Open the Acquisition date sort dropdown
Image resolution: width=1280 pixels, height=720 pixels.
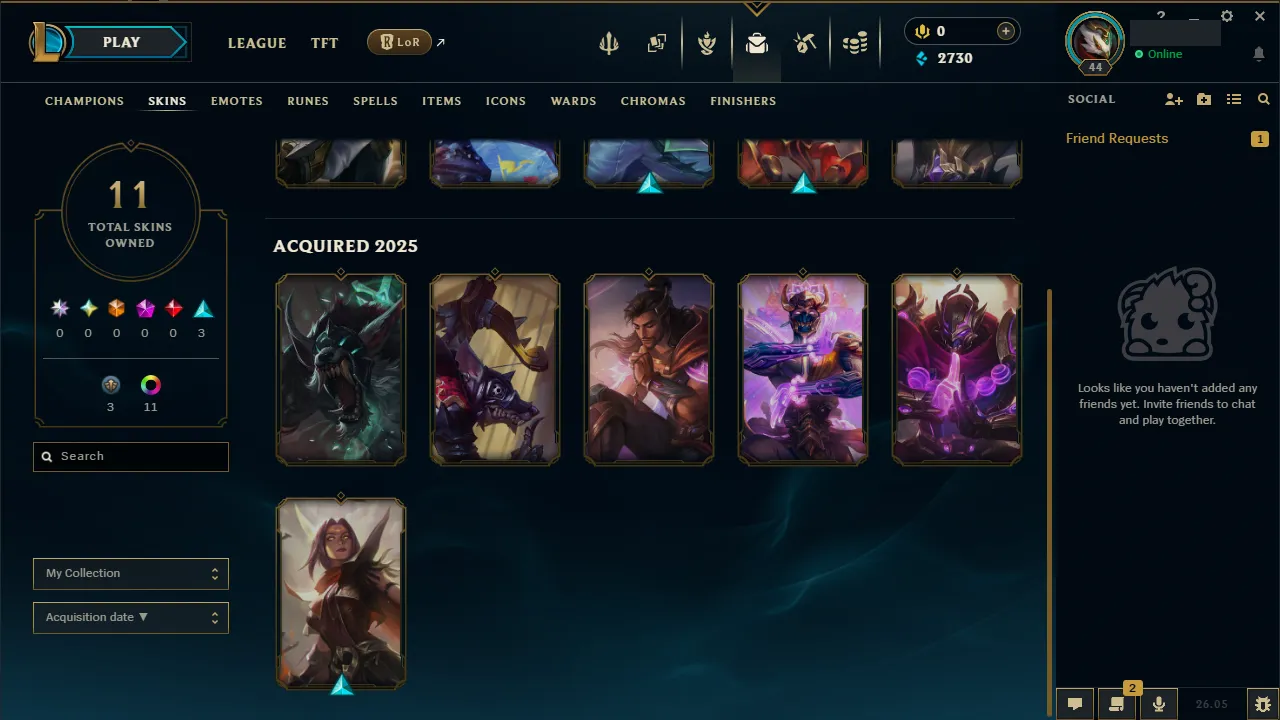click(130, 617)
